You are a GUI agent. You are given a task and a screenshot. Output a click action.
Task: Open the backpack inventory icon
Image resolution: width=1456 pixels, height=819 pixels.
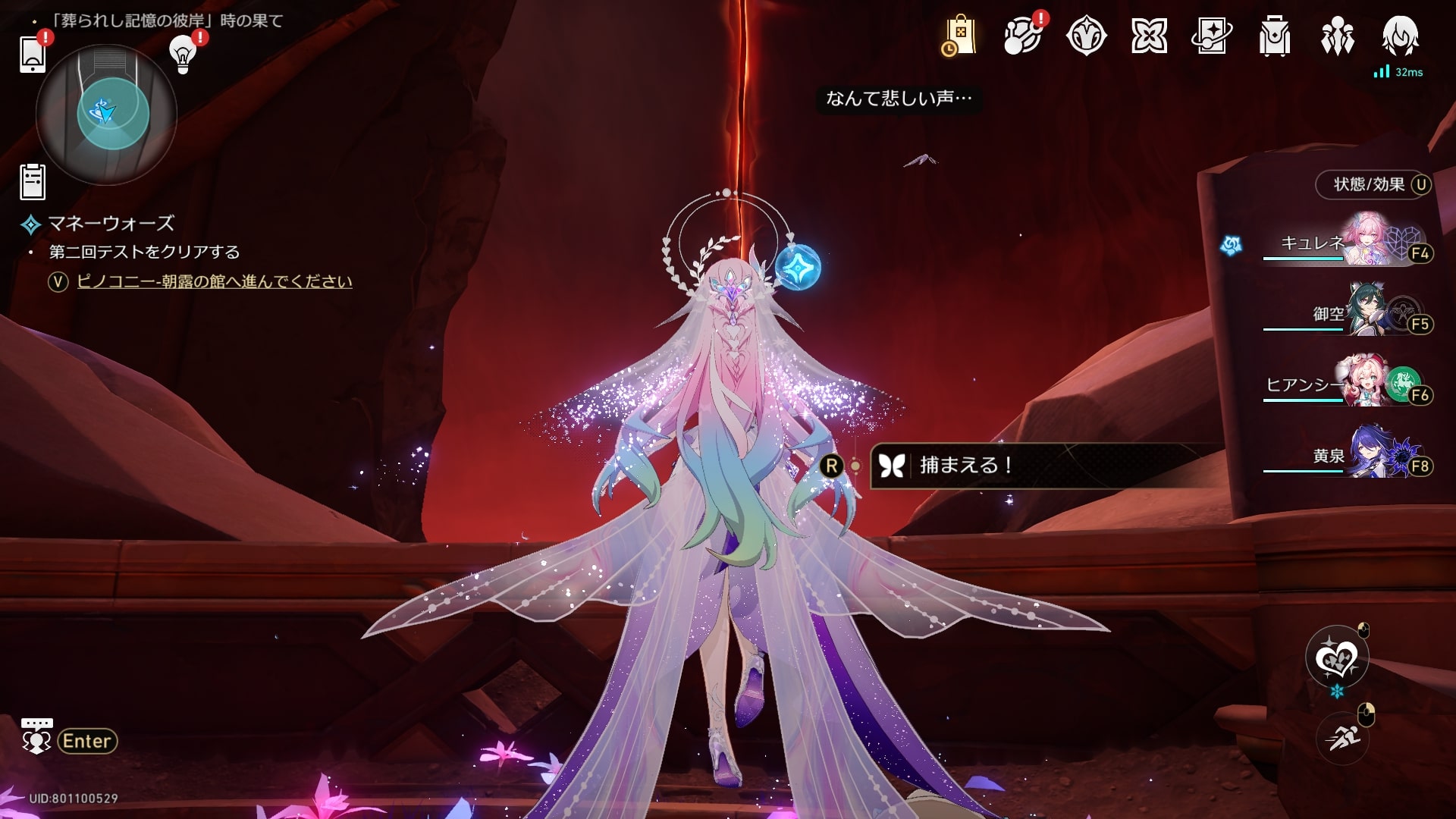pos(1274,36)
